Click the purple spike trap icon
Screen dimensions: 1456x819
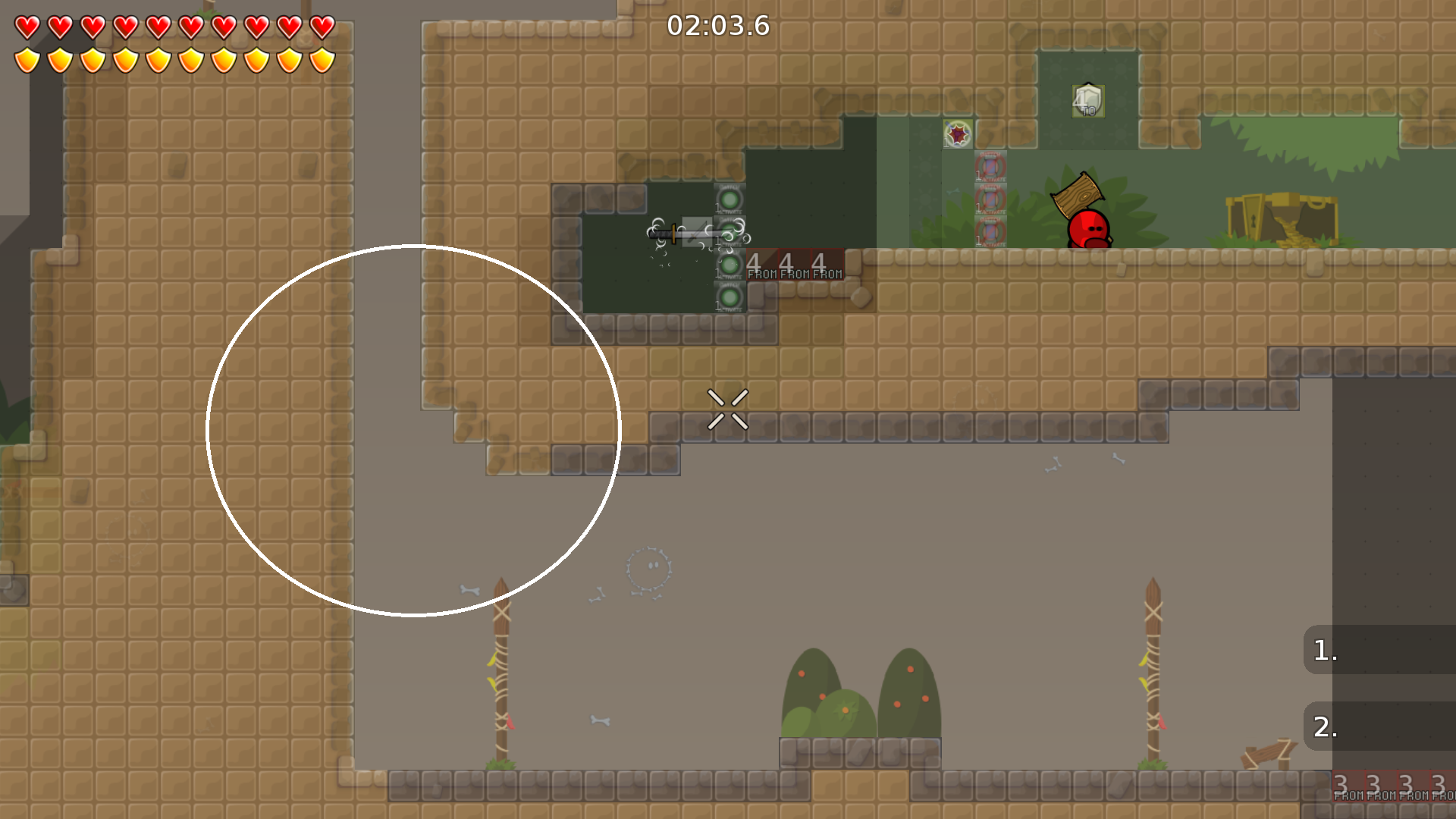[956, 135]
